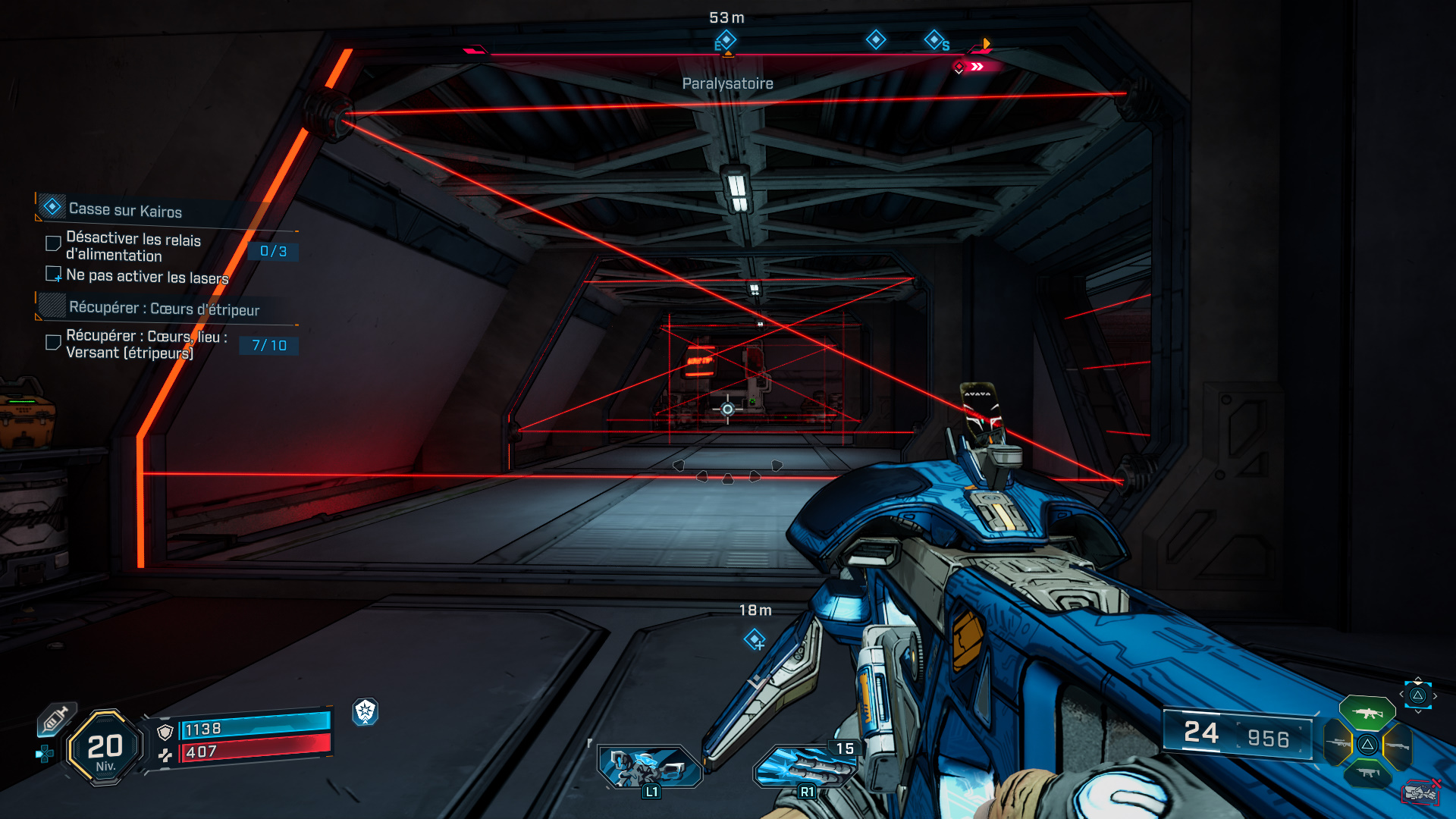
Task: Click the 18m objective waypoint marker
Action: 755,640
